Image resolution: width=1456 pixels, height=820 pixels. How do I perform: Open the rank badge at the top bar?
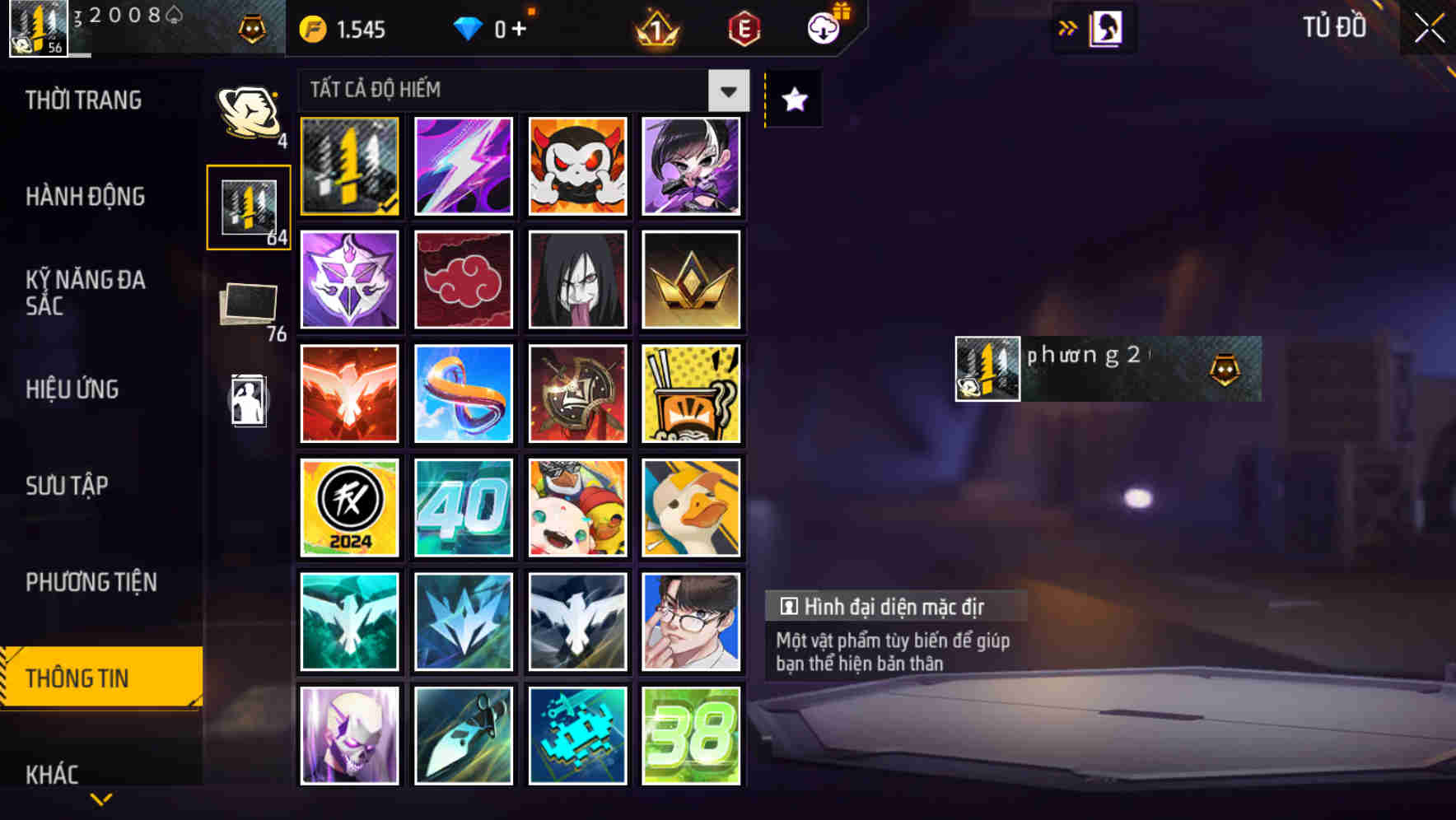(653, 27)
